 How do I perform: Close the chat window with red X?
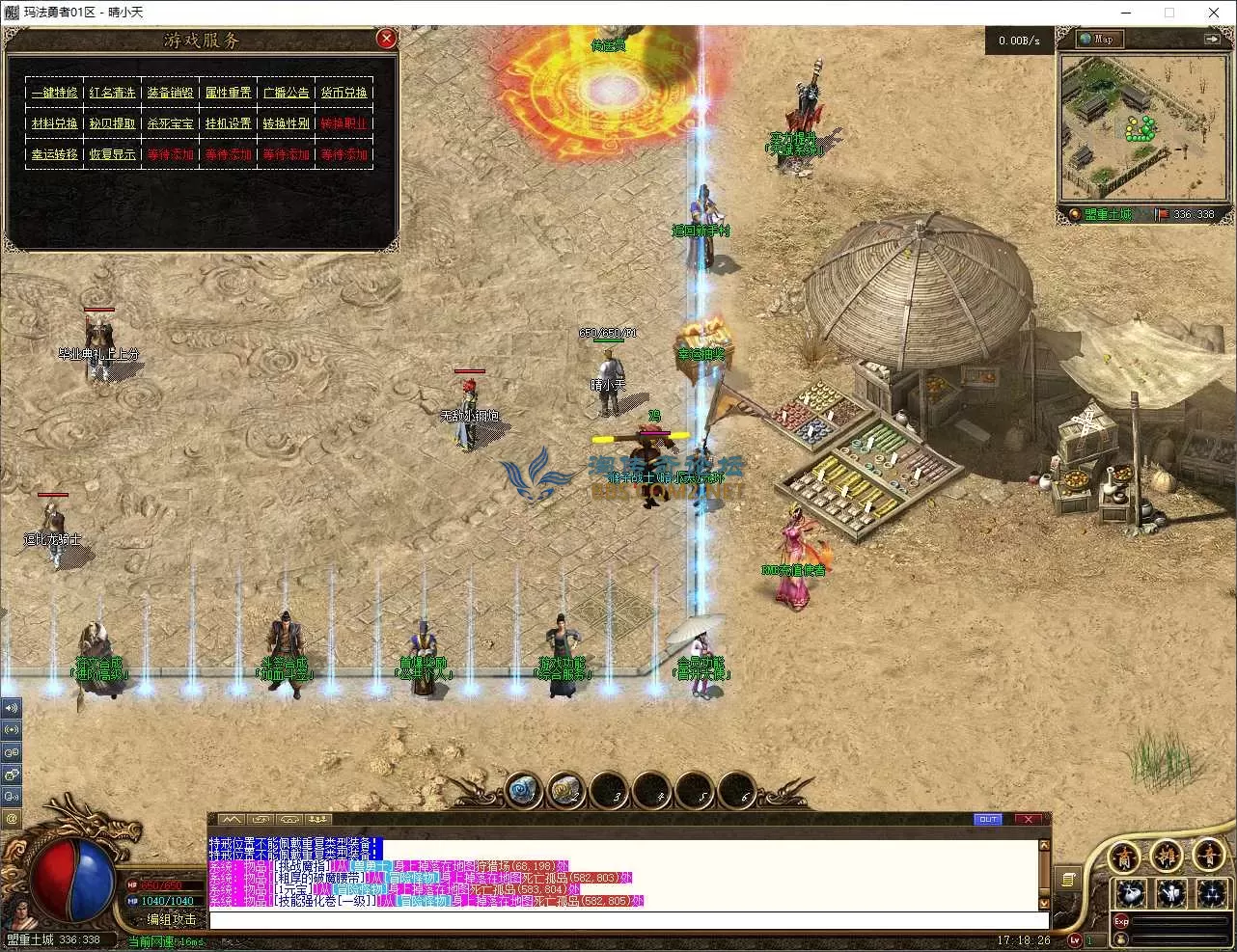1028,820
